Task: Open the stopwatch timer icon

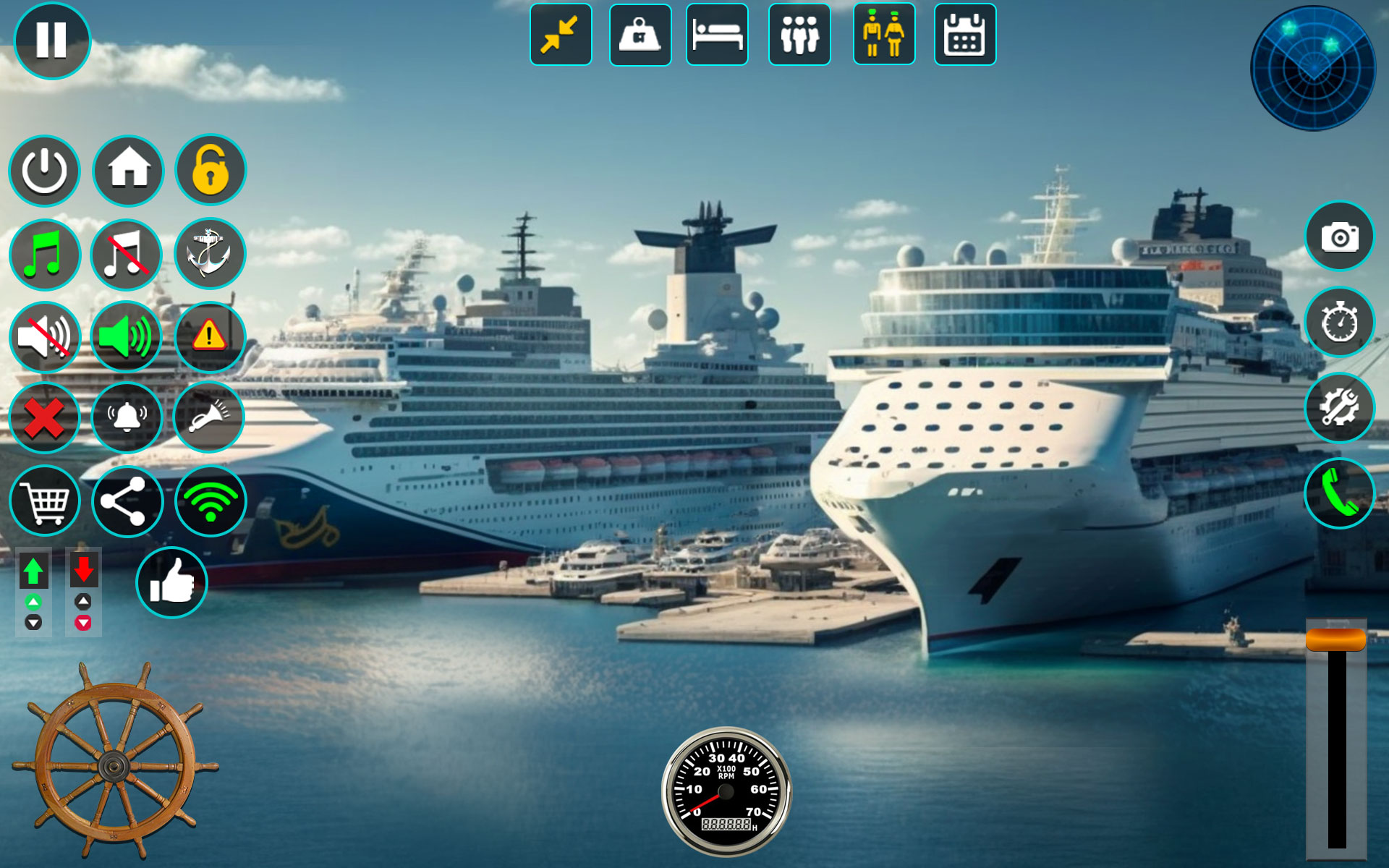Action: 1340,325
